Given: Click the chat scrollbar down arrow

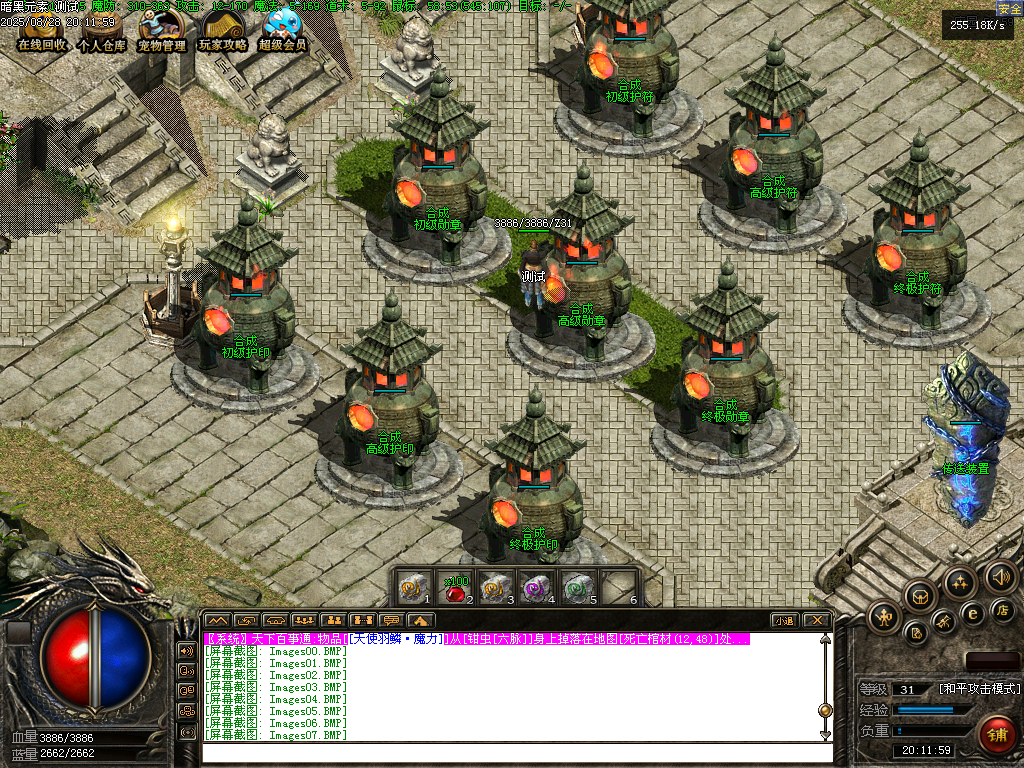Looking at the screenshot, I should [x=825, y=735].
